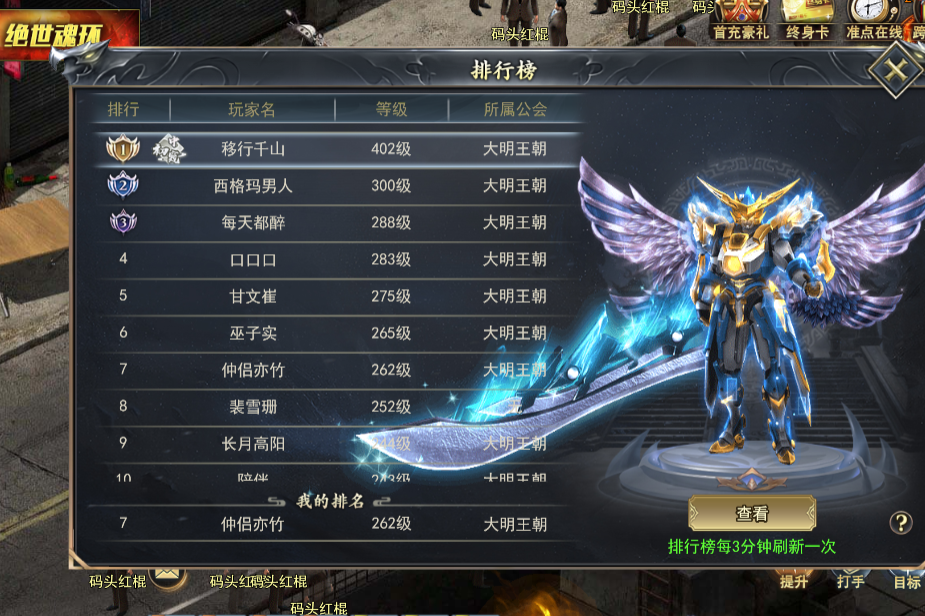Select second-ranked player 西格玛男人 row
The height and width of the screenshot is (616, 925).
(330, 186)
